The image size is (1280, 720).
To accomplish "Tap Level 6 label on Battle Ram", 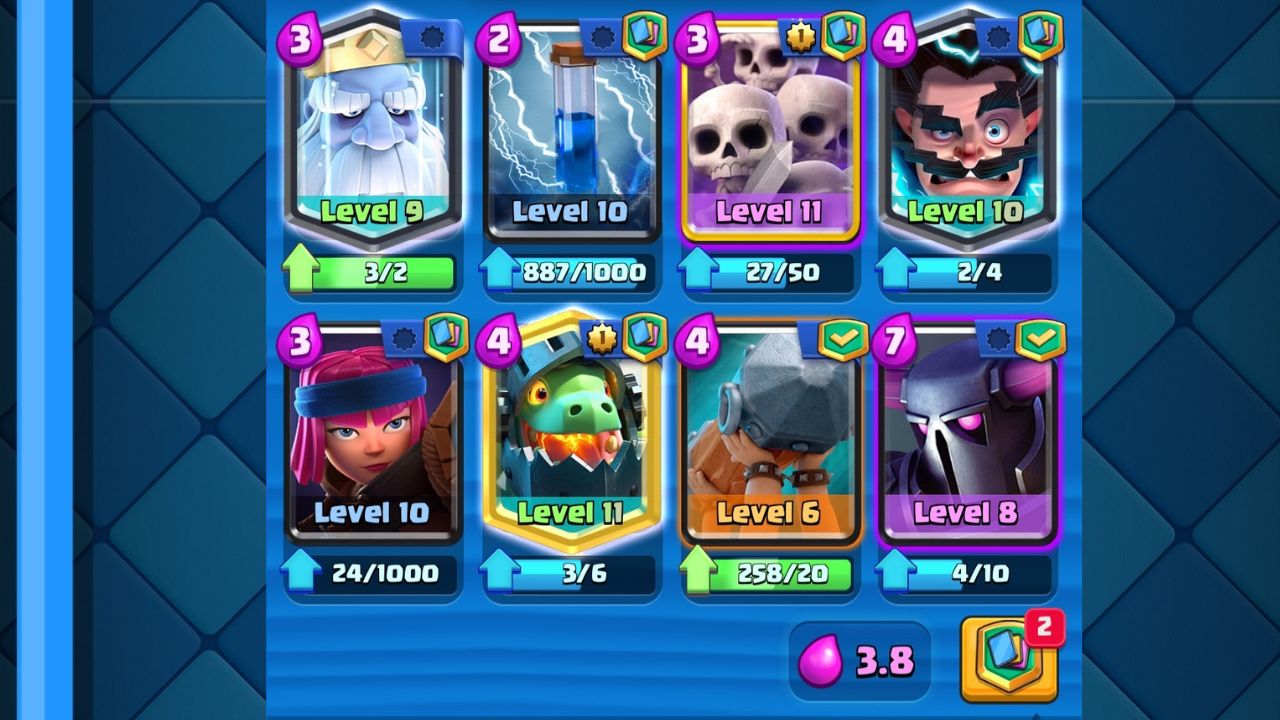I will (768, 513).
